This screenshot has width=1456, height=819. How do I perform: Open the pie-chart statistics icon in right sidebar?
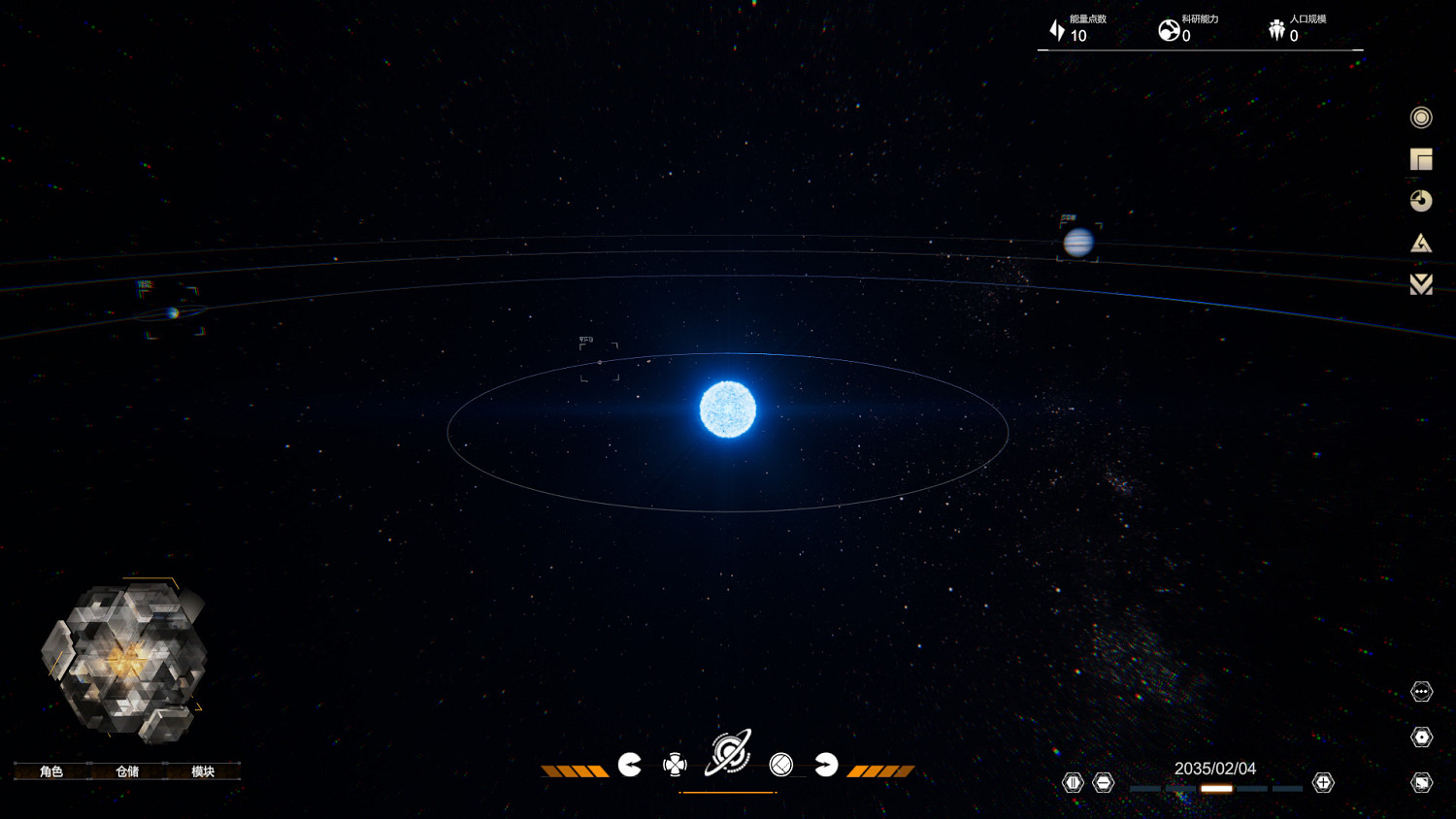1420,201
